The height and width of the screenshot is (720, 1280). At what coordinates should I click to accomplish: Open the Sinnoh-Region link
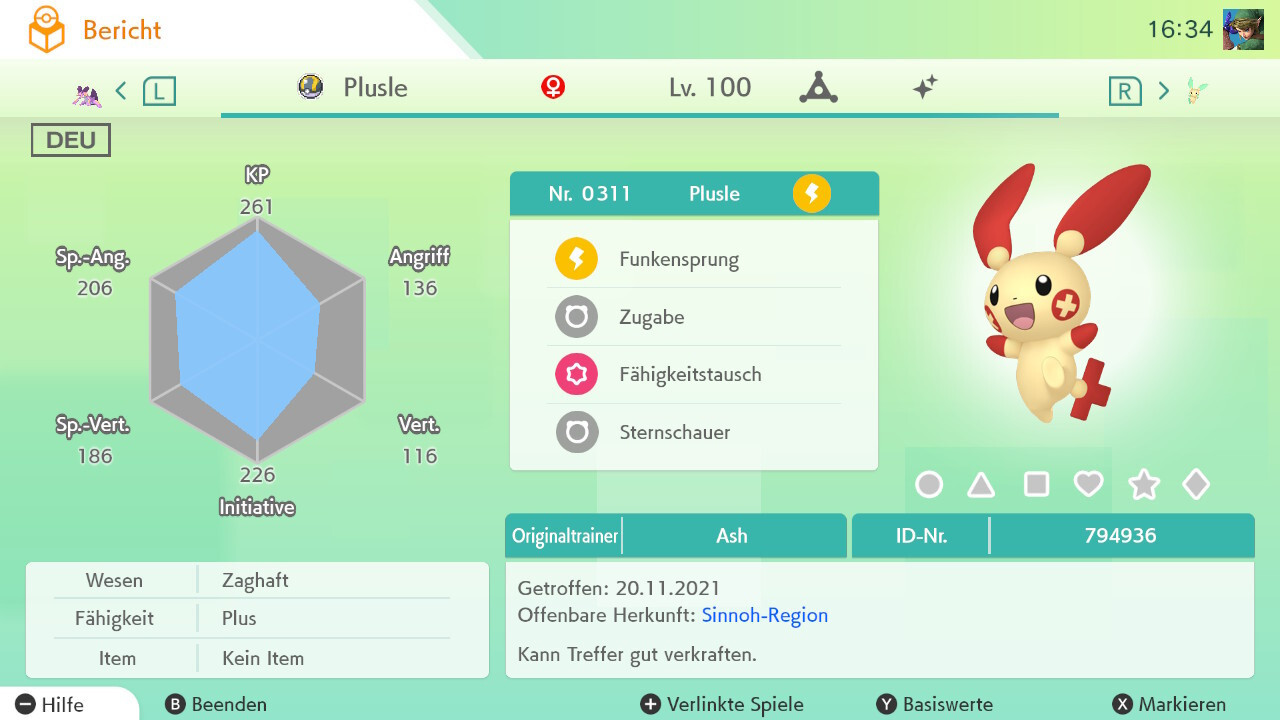click(764, 615)
